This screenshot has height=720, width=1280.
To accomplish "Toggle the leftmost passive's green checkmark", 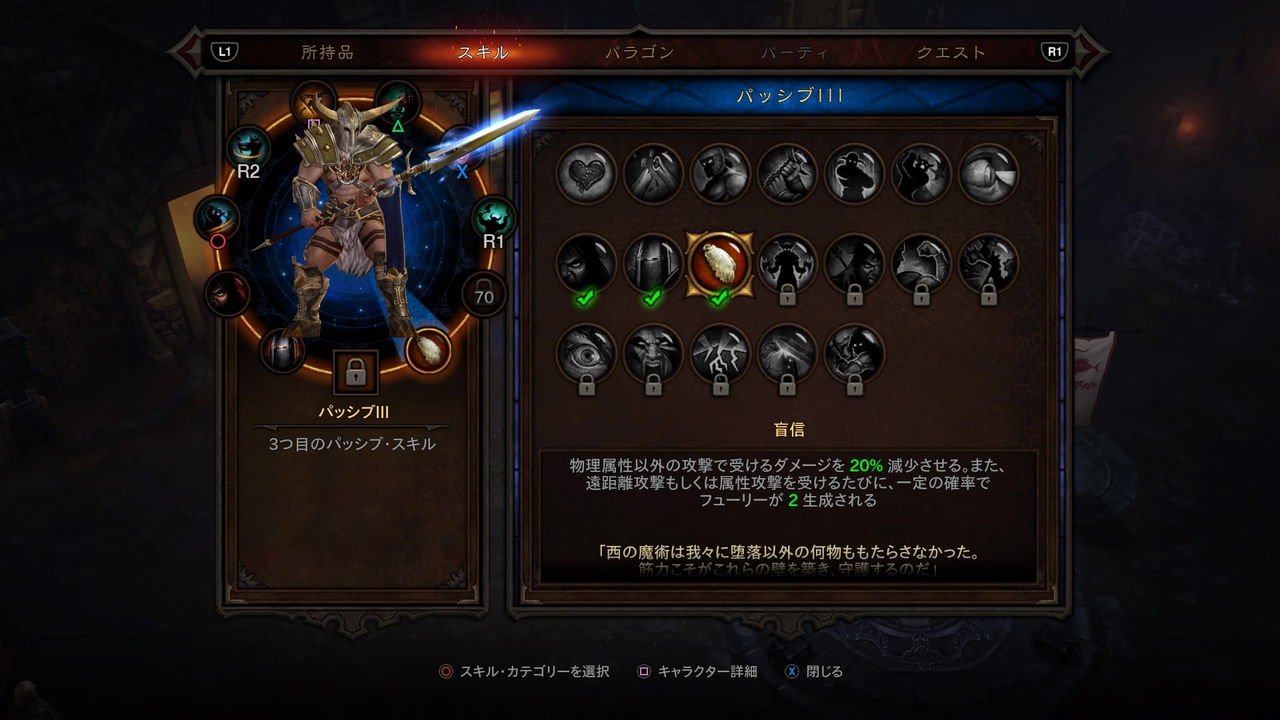I will (584, 297).
